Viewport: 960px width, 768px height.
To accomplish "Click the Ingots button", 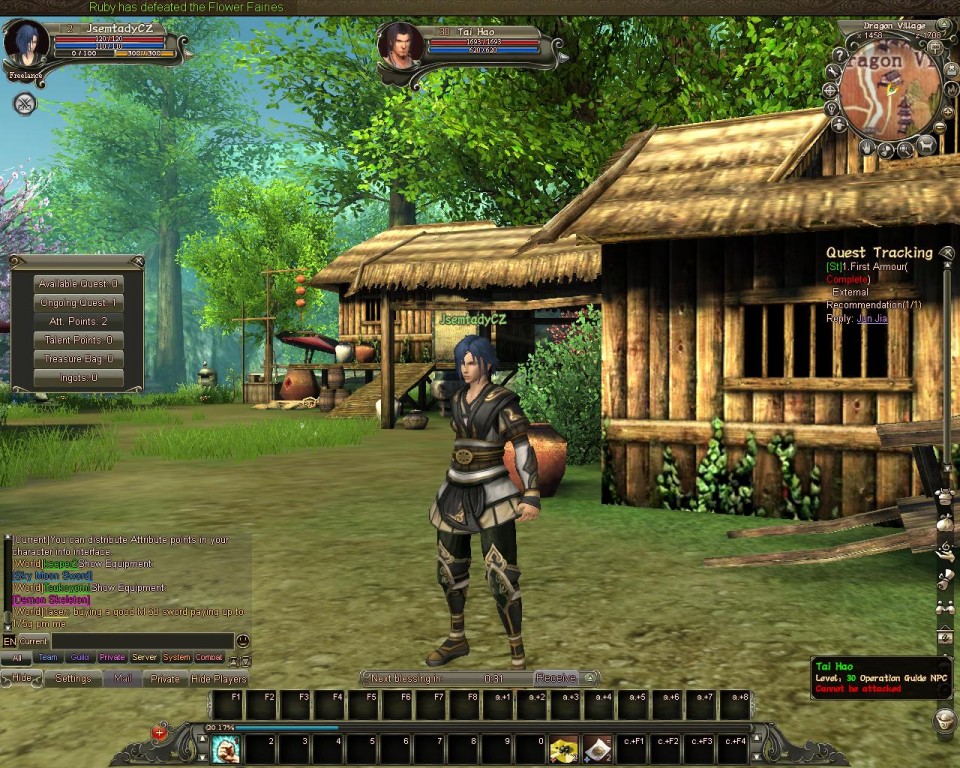I will coord(78,378).
